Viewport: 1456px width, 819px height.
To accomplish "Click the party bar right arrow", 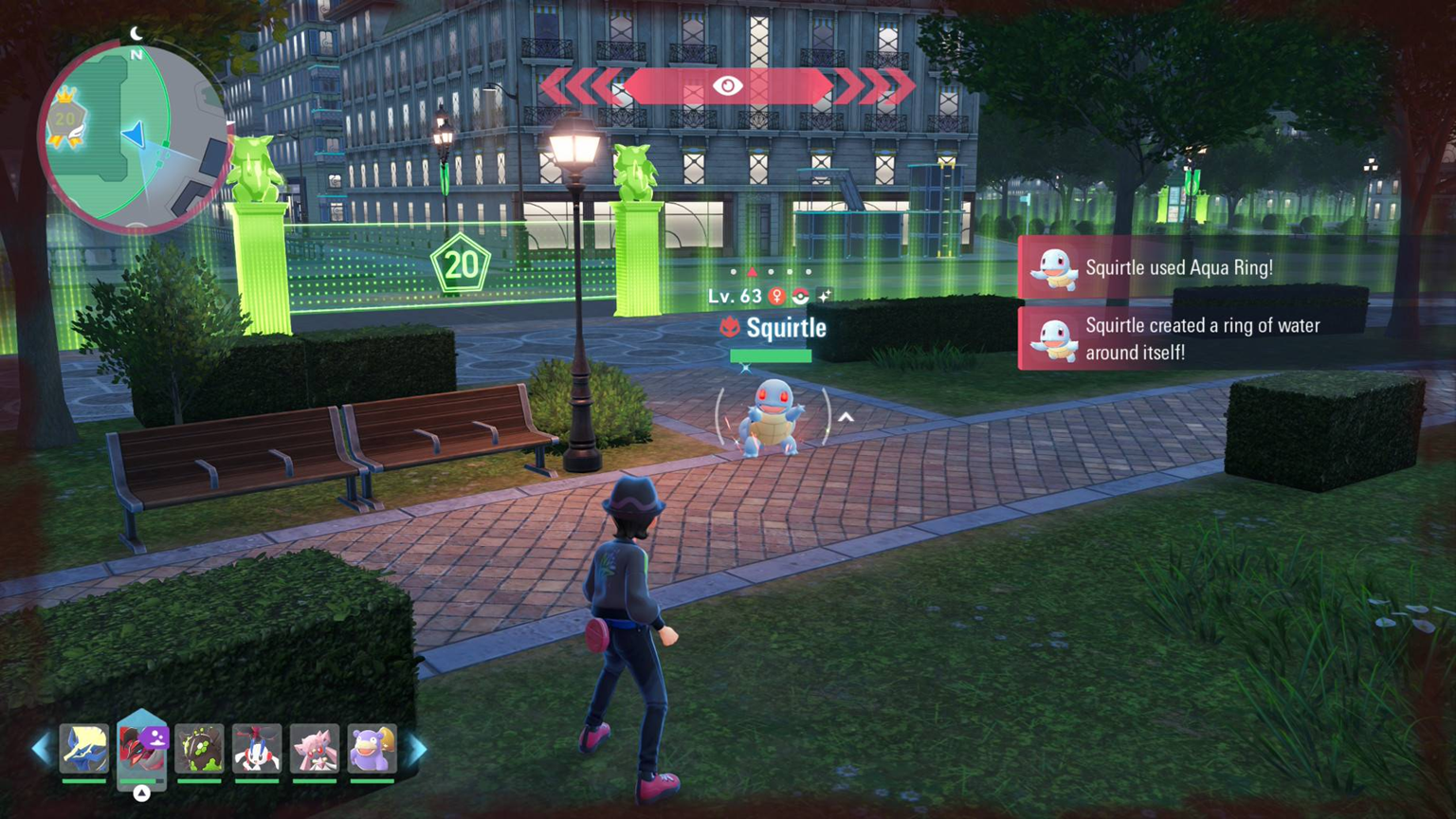I will click(417, 750).
